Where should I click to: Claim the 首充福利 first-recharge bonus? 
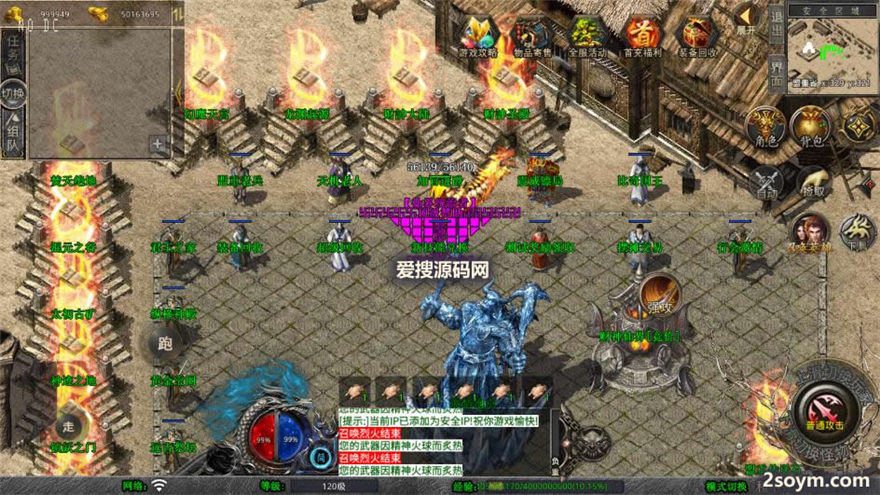[x=641, y=37]
